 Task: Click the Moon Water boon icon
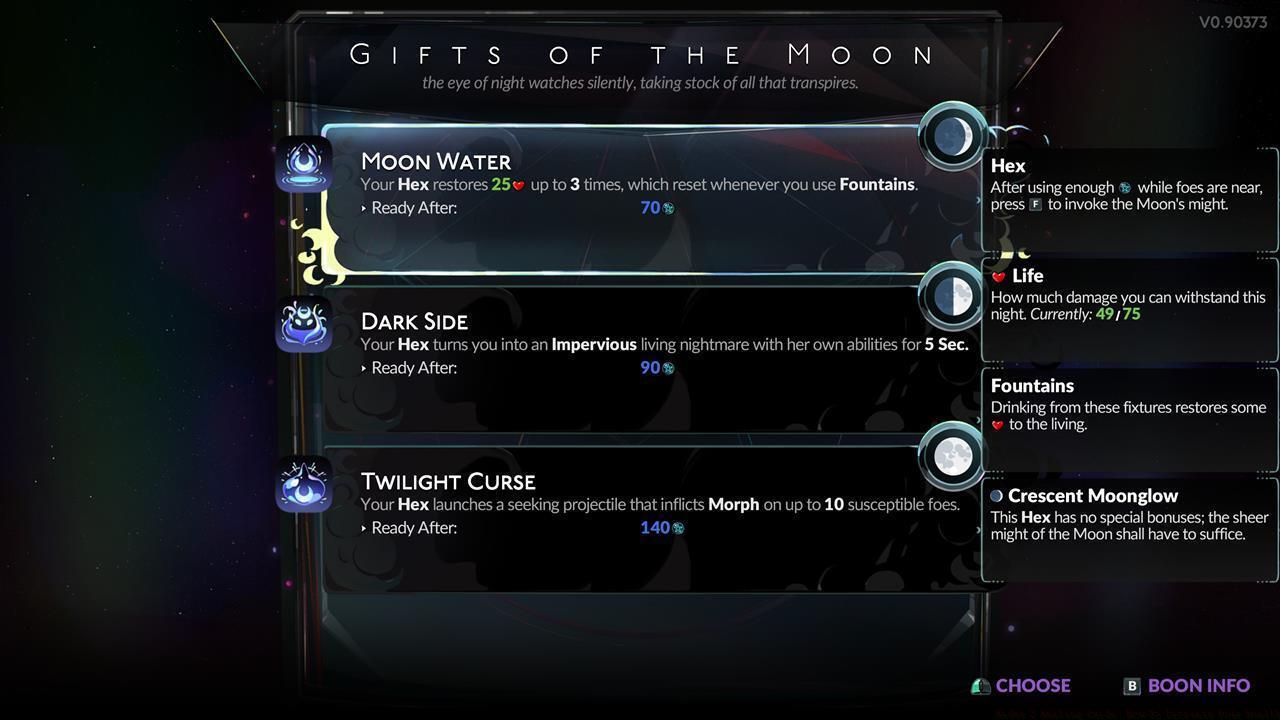click(303, 163)
